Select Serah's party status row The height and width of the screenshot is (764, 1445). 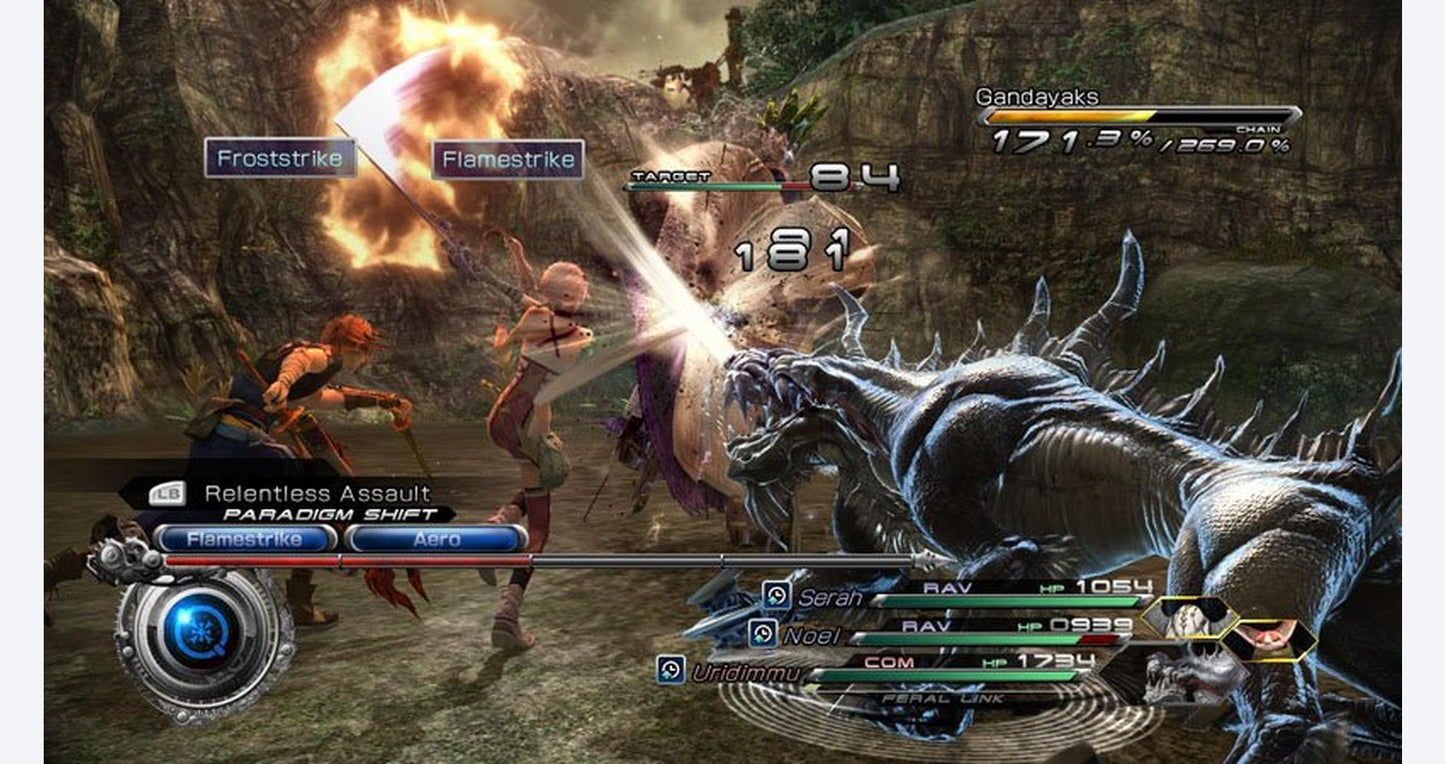tap(960, 597)
